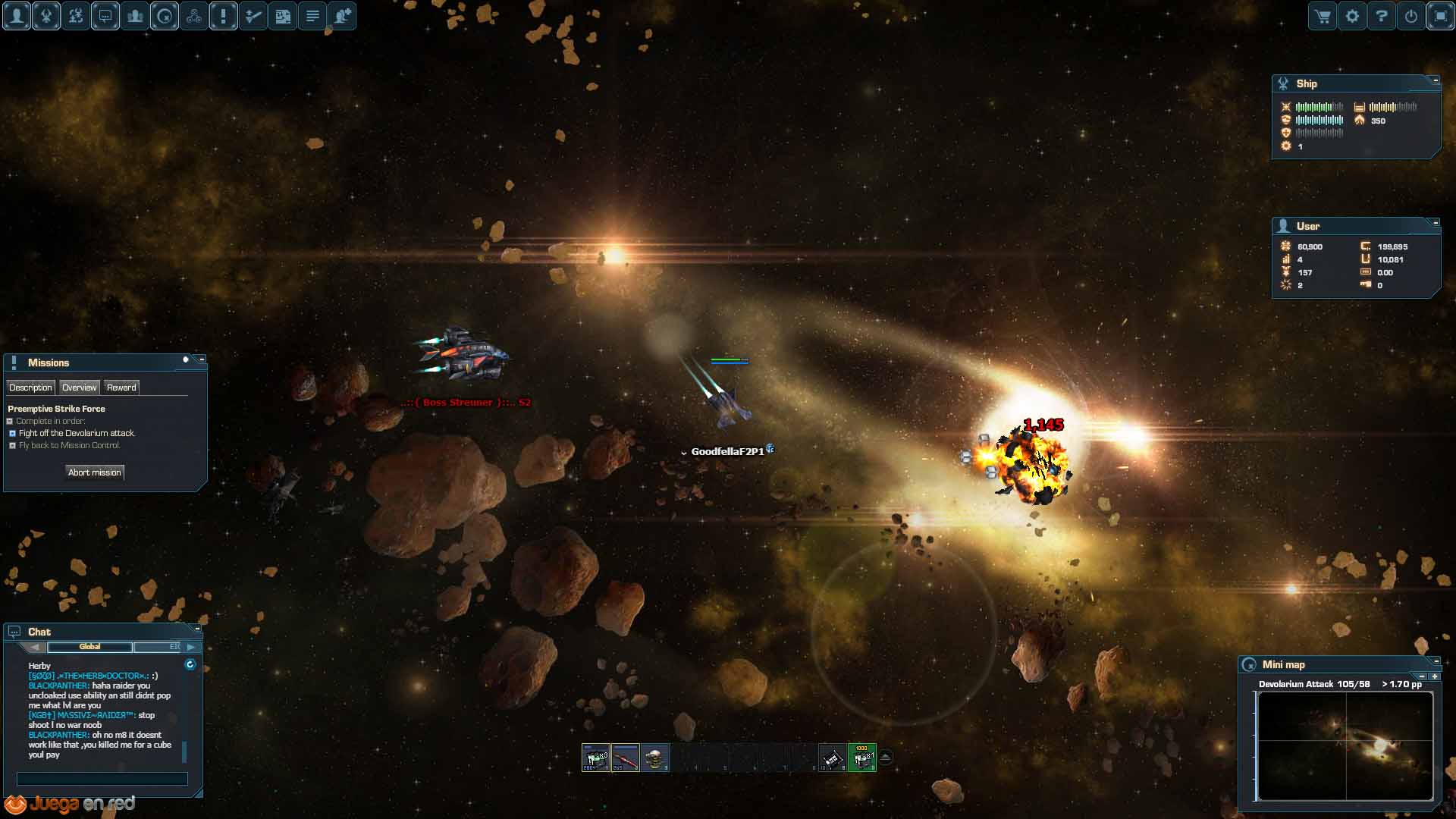Viewport: 1456px width, 819px height.
Task: Click the power logout icon
Action: [1411, 16]
